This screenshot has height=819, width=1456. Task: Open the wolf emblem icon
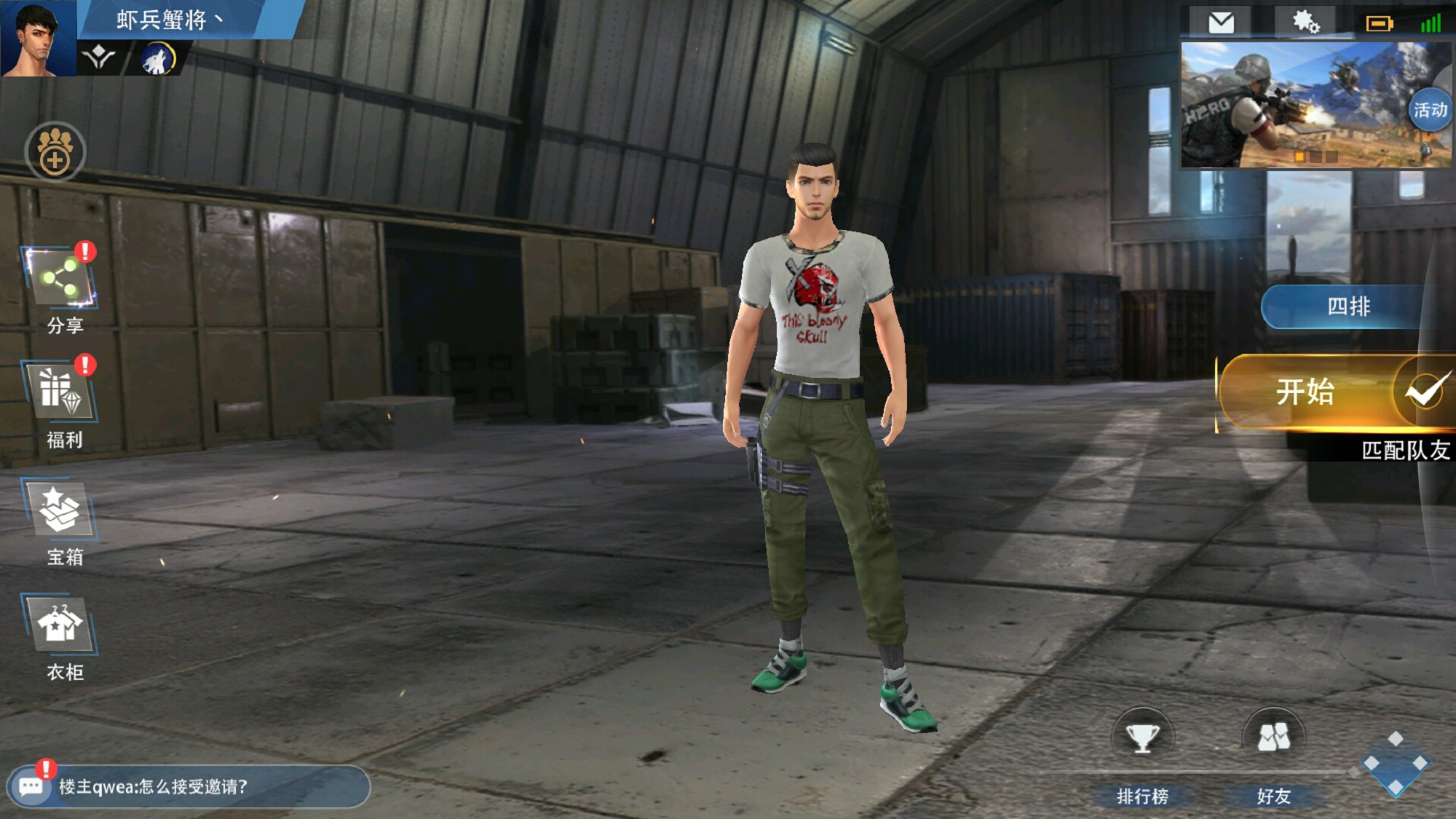coord(158,58)
